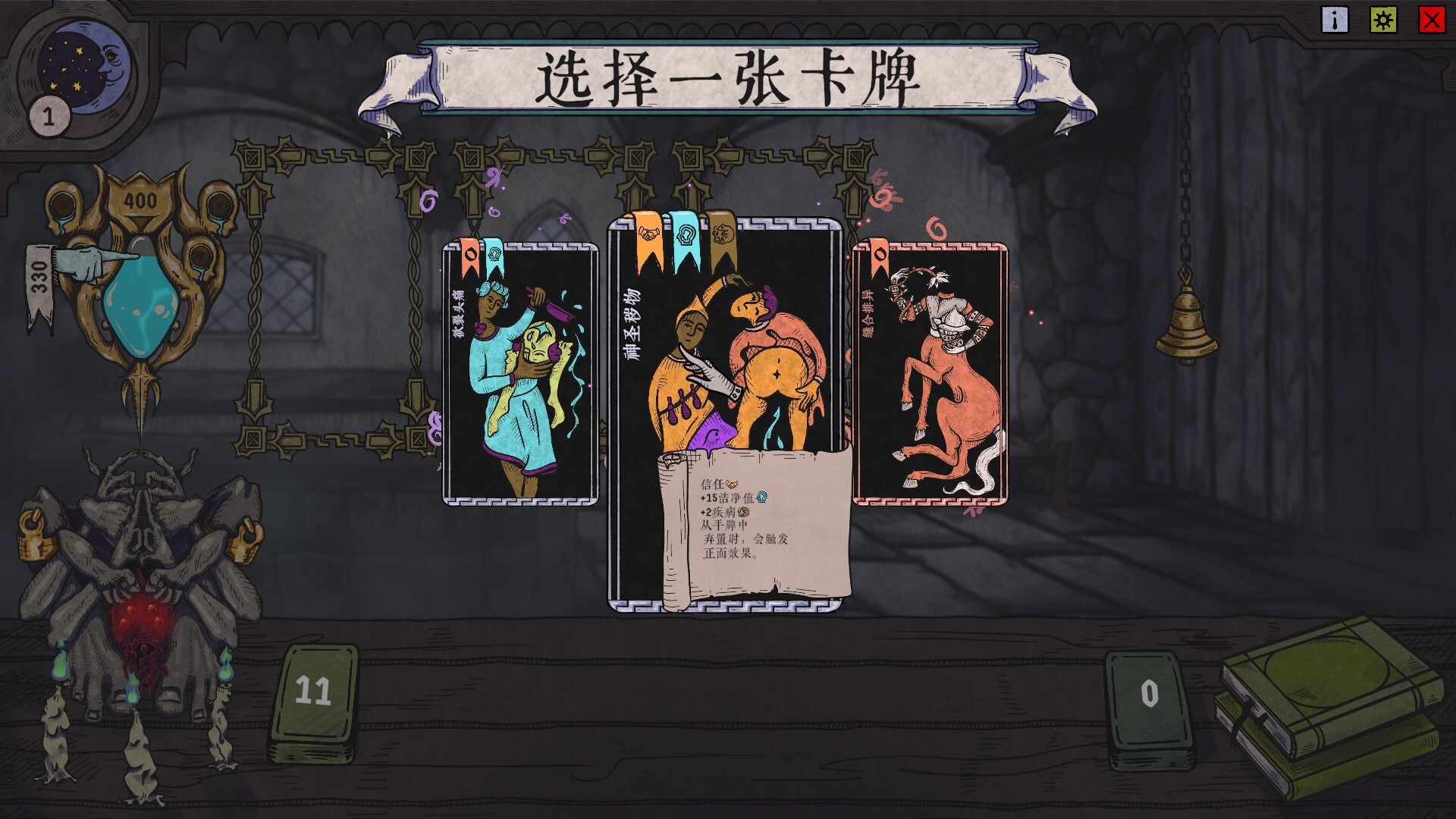Viewport: 1456px width, 819px height.
Task: Click the info "i" icon at top right
Action: (x=1334, y=20)
